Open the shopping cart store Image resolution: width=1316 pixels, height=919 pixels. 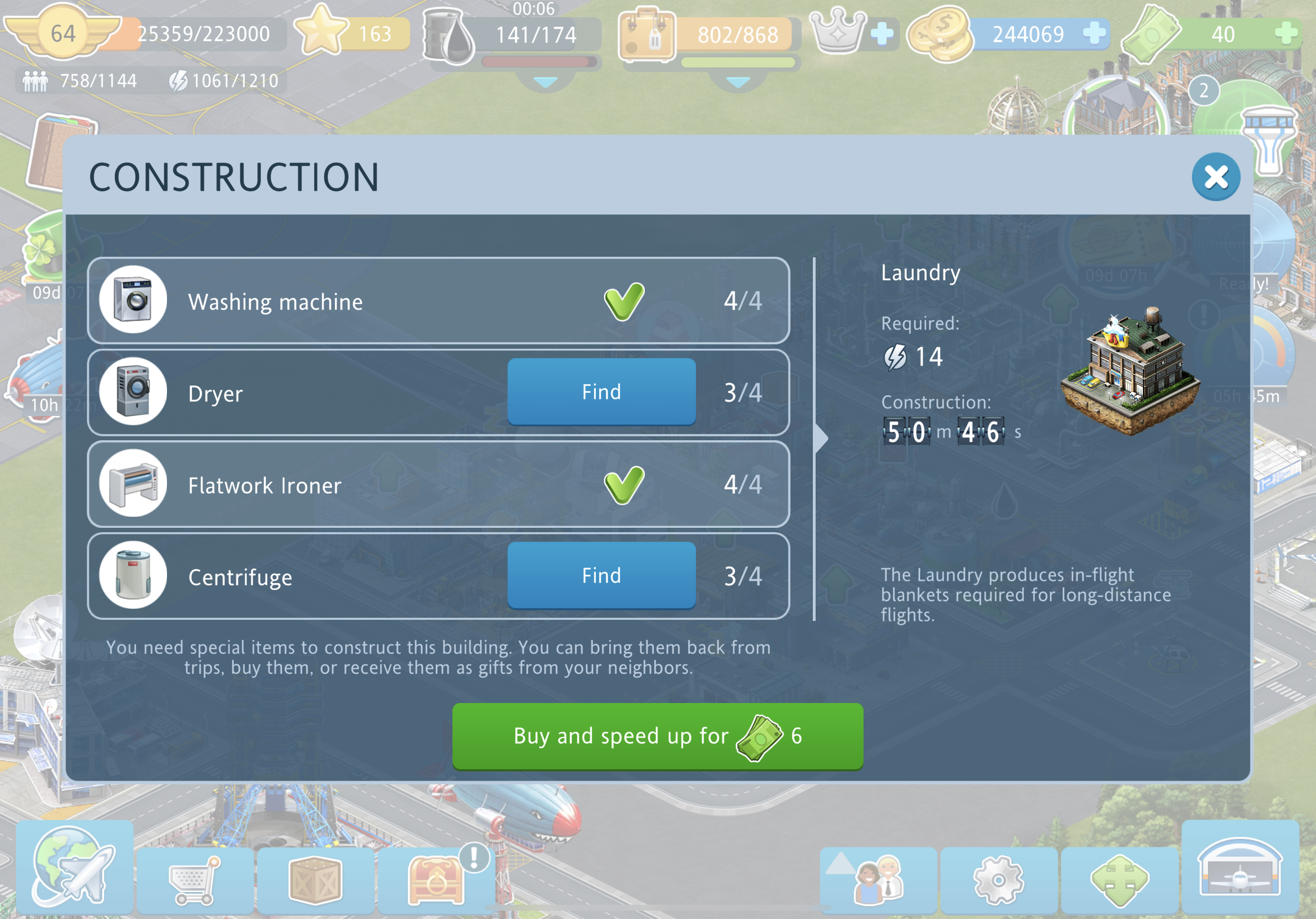[195, 879]
